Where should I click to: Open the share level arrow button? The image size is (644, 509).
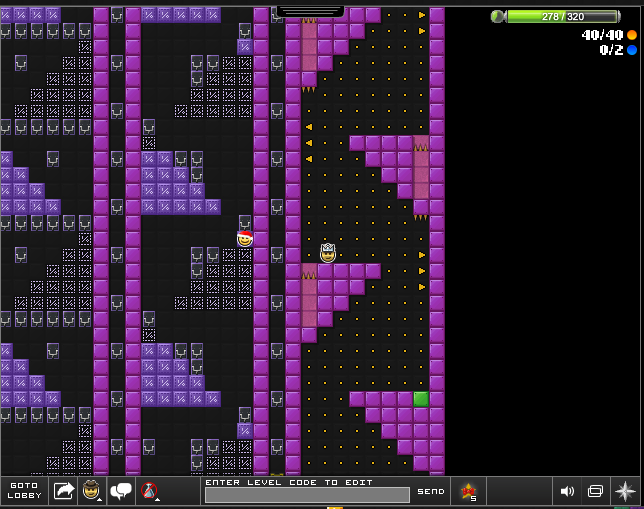point(64,490)
